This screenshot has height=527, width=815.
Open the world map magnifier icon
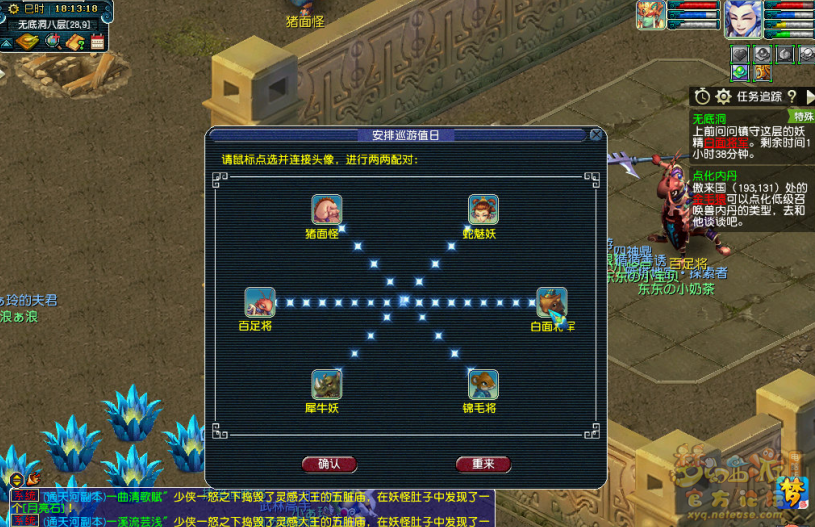click(52, 42)
